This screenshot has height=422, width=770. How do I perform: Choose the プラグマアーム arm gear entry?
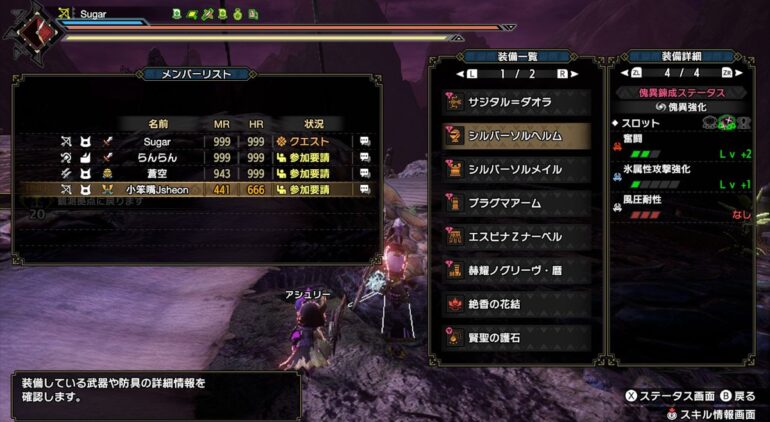coord(516,203)
